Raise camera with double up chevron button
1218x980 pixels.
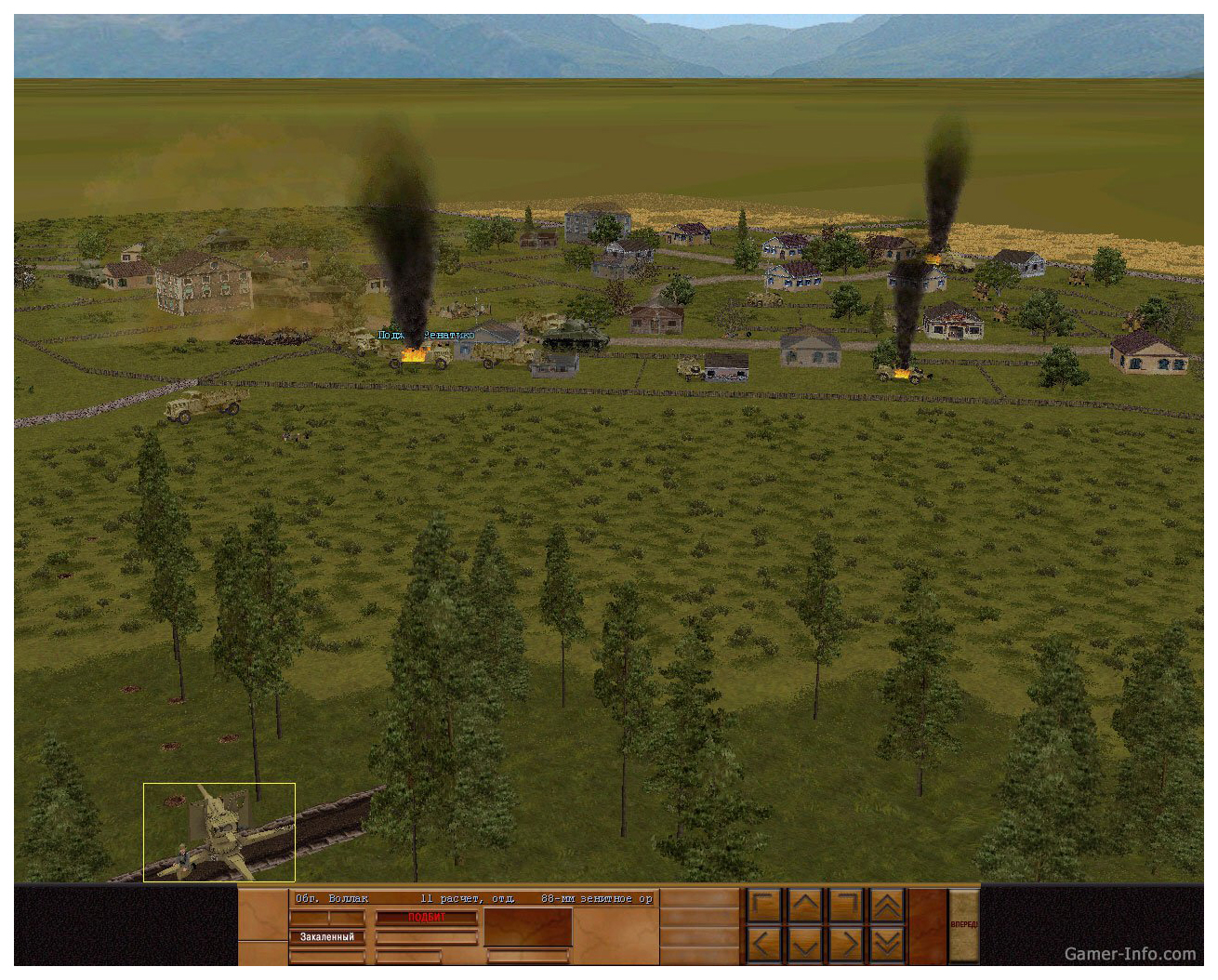(x=886, y=905)
